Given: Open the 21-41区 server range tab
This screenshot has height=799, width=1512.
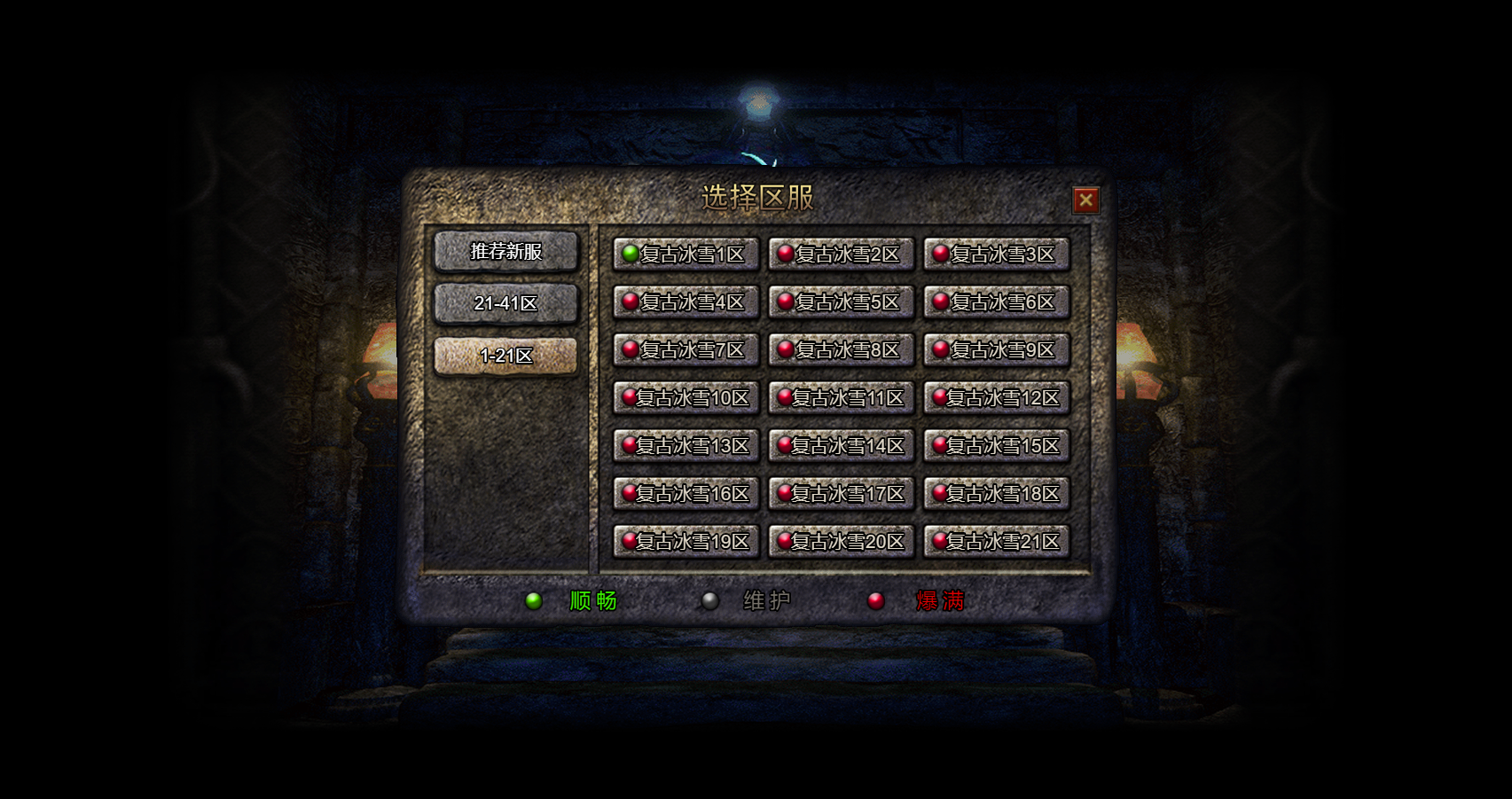Looking at the screenshot, I should (505, 303).
